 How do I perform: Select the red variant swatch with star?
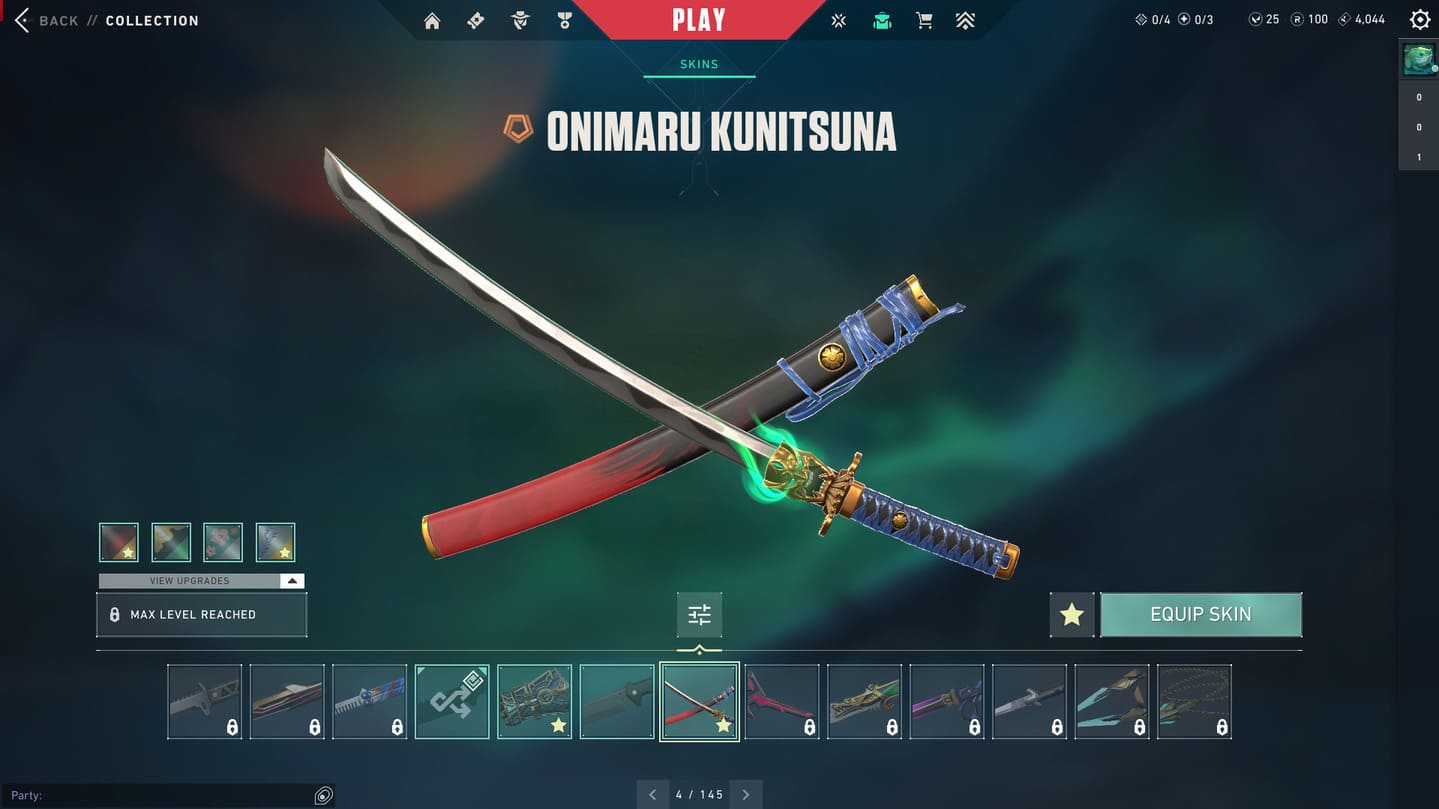119,542
